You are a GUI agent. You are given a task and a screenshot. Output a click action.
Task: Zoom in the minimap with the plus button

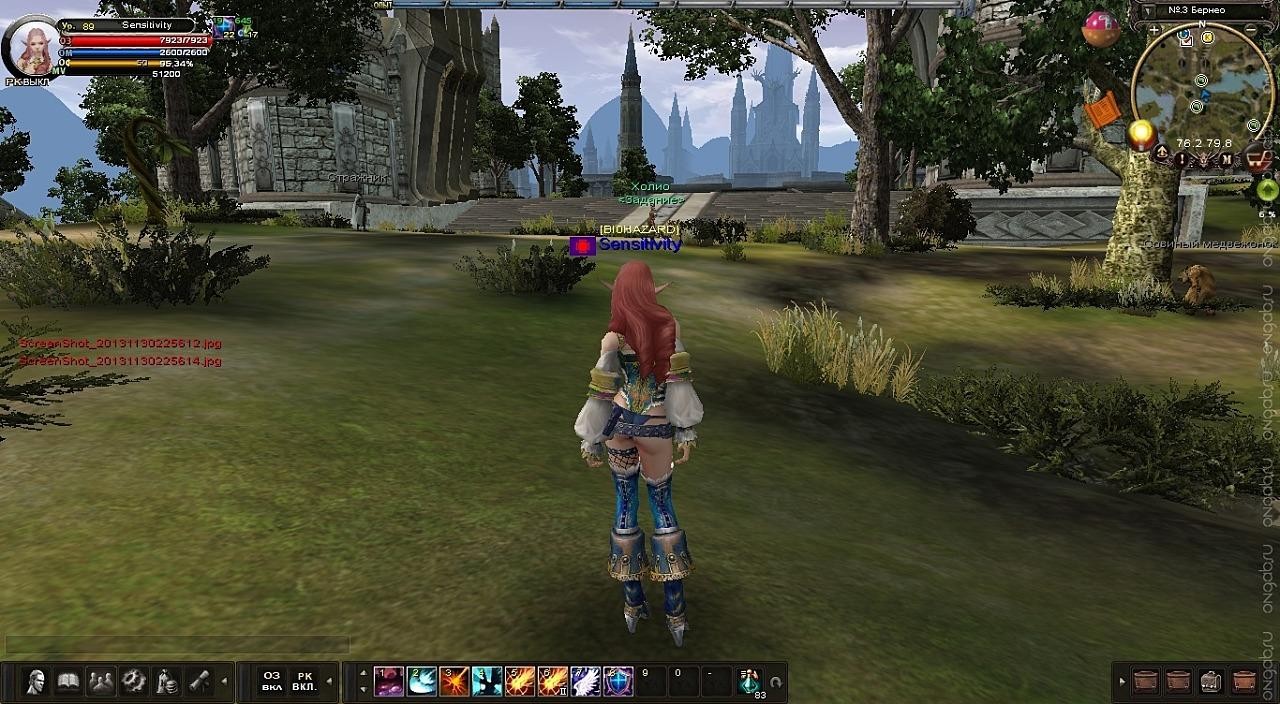click(1154, 31)
